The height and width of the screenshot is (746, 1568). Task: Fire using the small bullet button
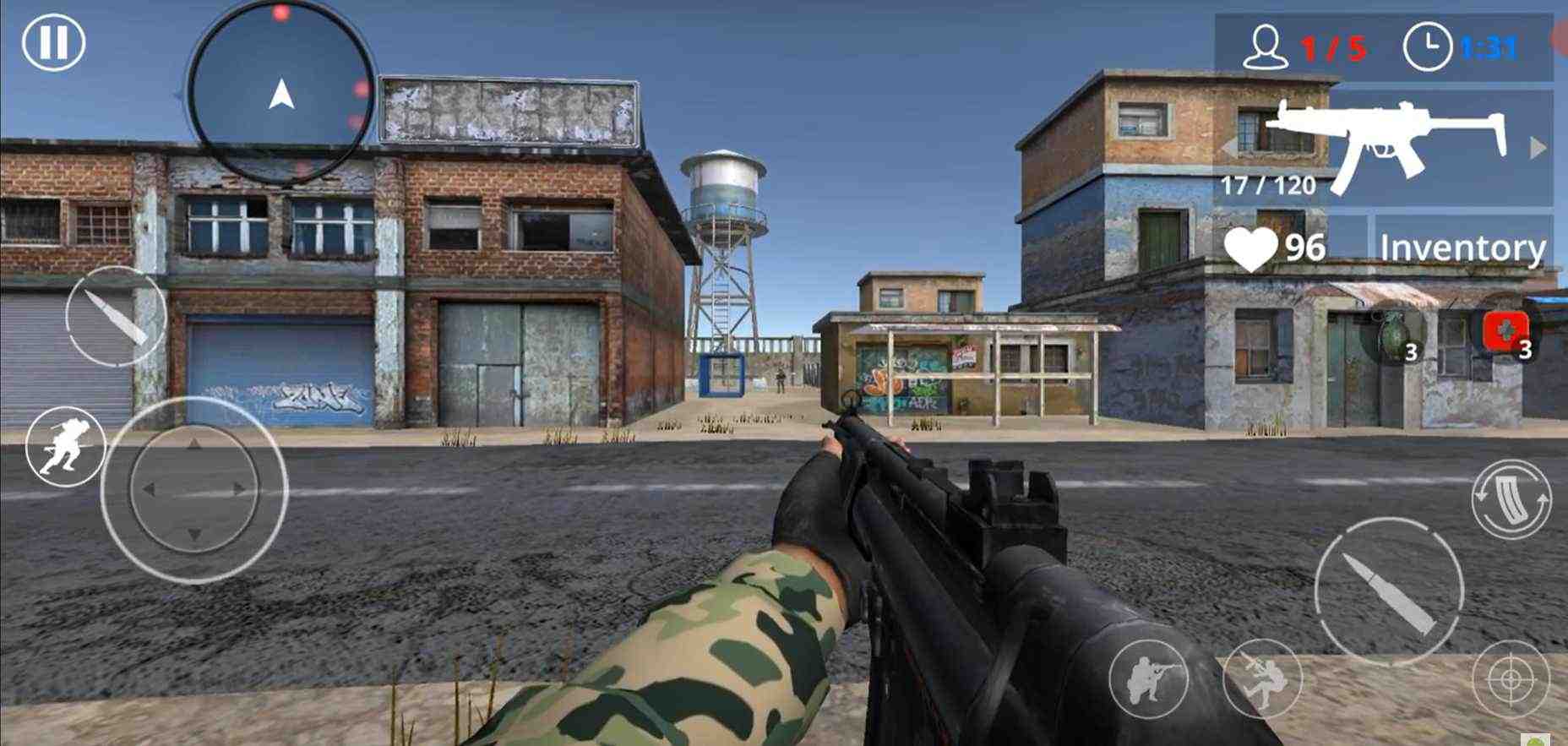pyautogui.click(x=116, y=316)
